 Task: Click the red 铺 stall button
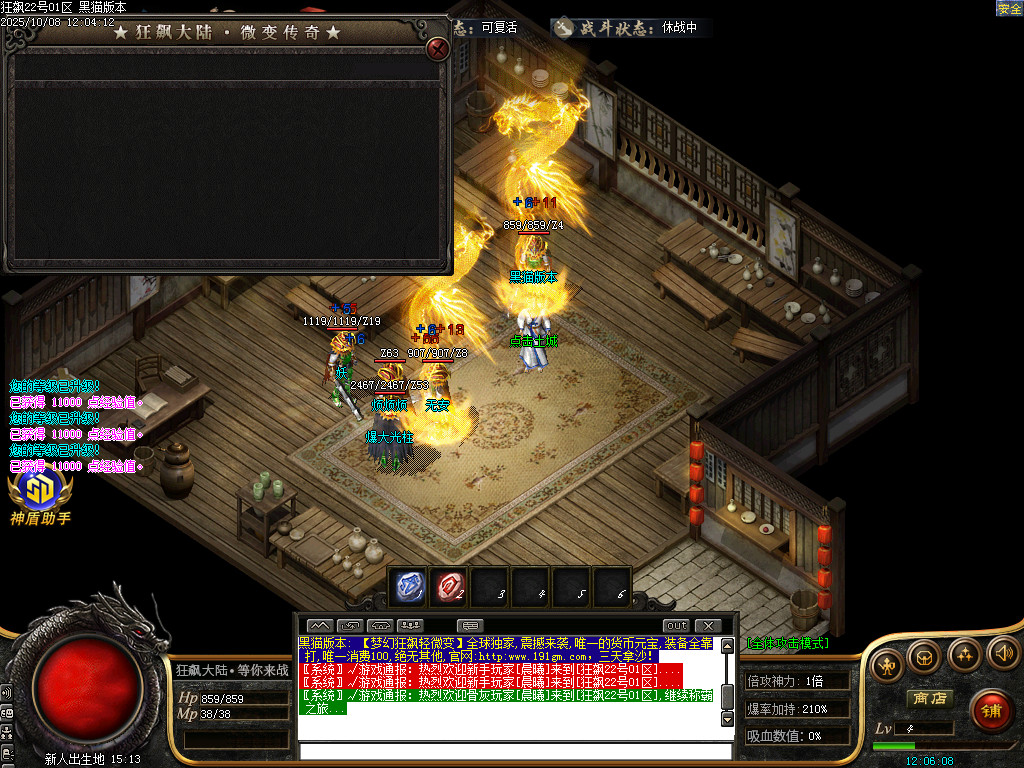[x=991, y=710]
